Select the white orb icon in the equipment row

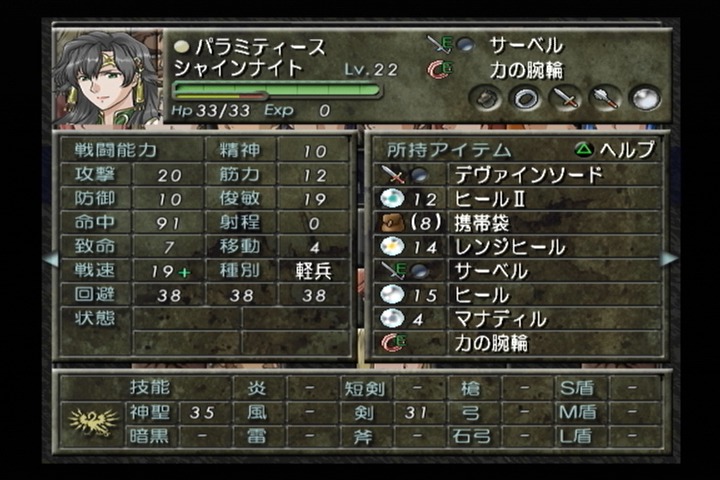click(645, 98)
